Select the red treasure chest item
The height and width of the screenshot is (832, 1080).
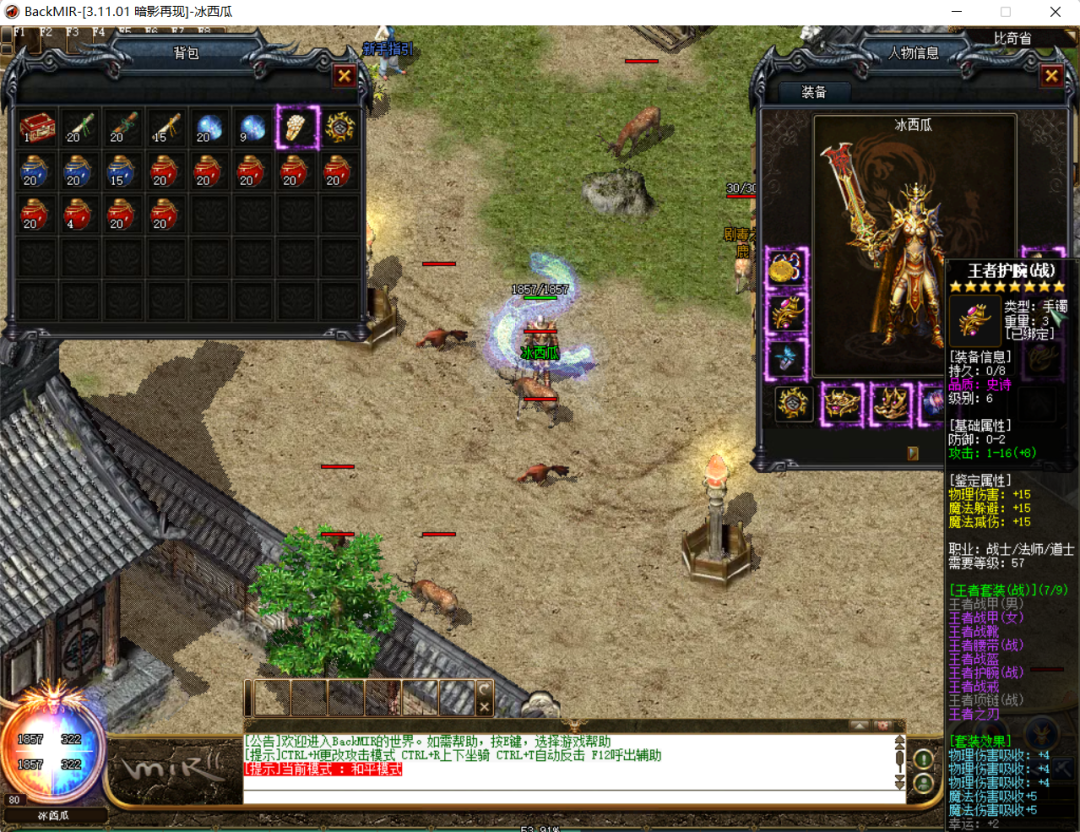point(37,127)
